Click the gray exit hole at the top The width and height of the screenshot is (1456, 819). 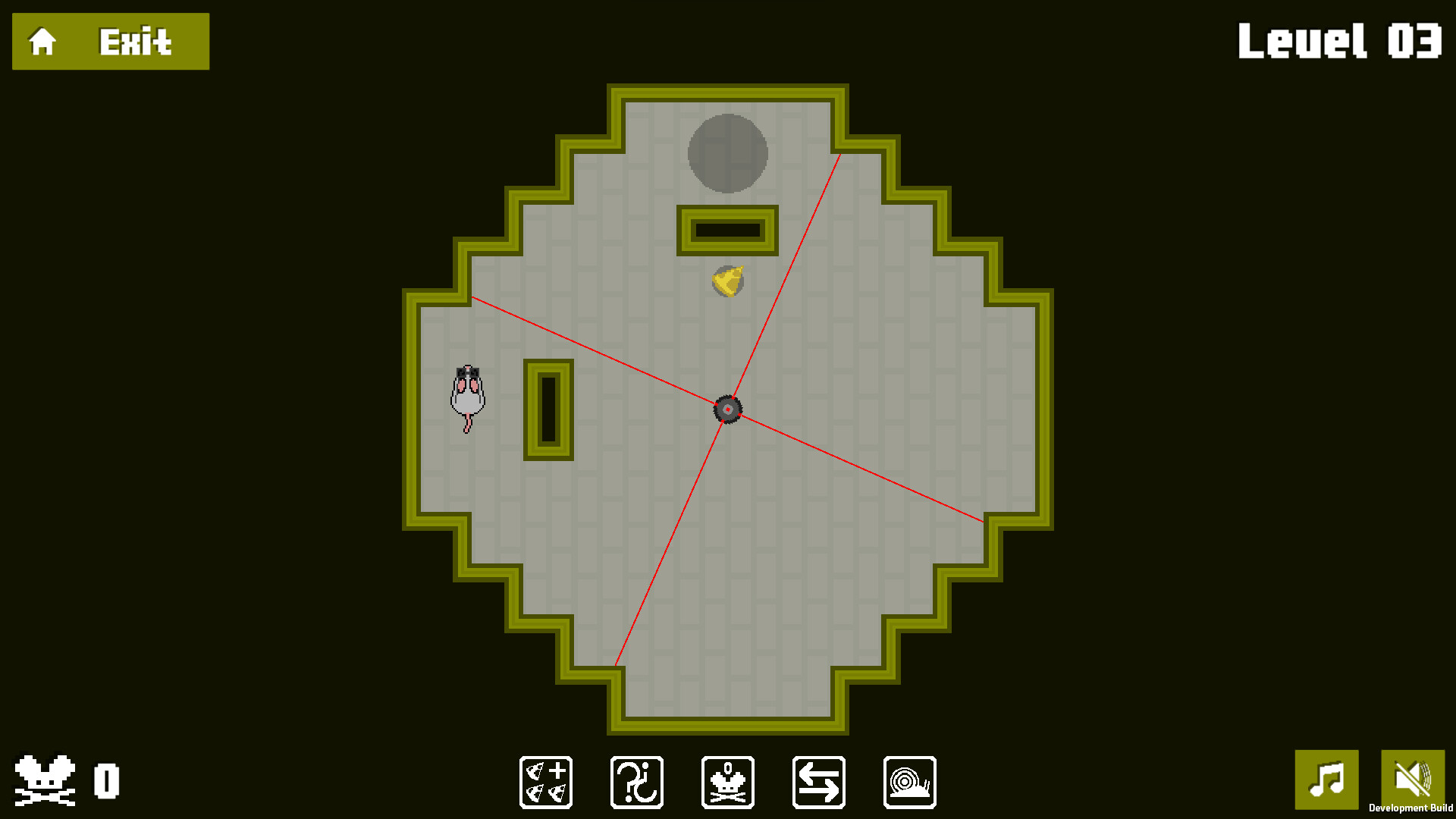pos(727,152)
